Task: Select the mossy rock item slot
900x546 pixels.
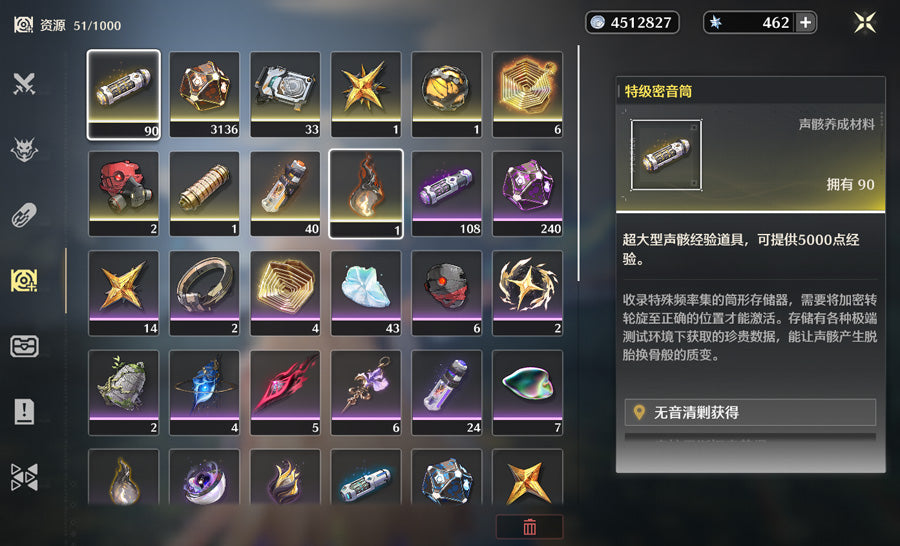Action: tap(124, 392)
